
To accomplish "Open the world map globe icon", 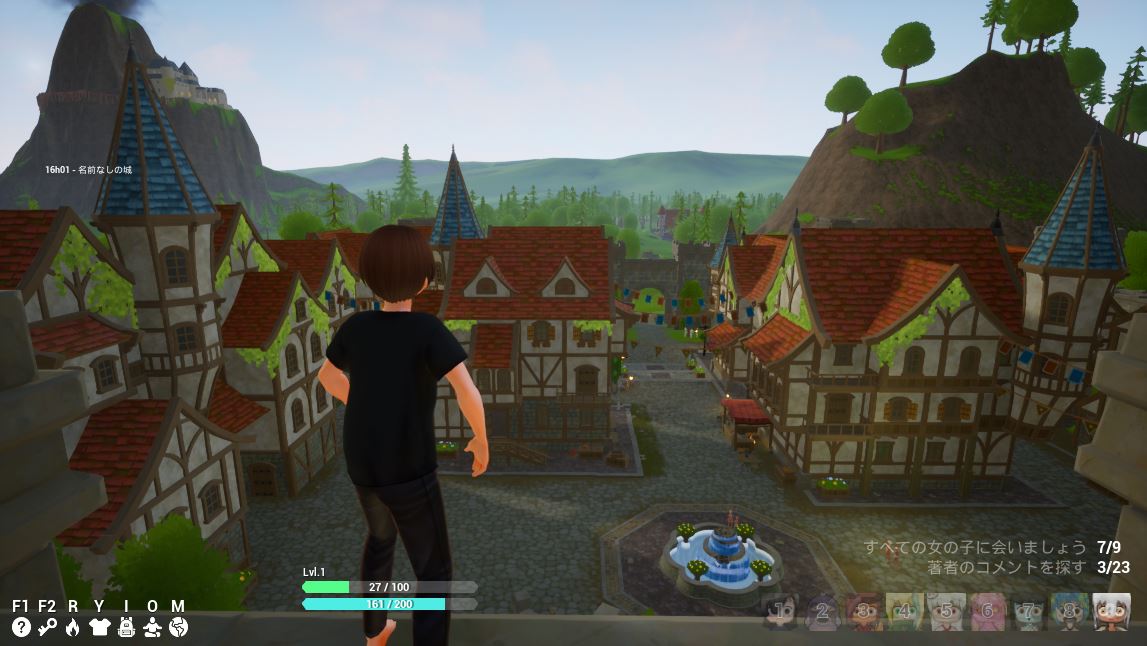I will click(x=178, y=627).
